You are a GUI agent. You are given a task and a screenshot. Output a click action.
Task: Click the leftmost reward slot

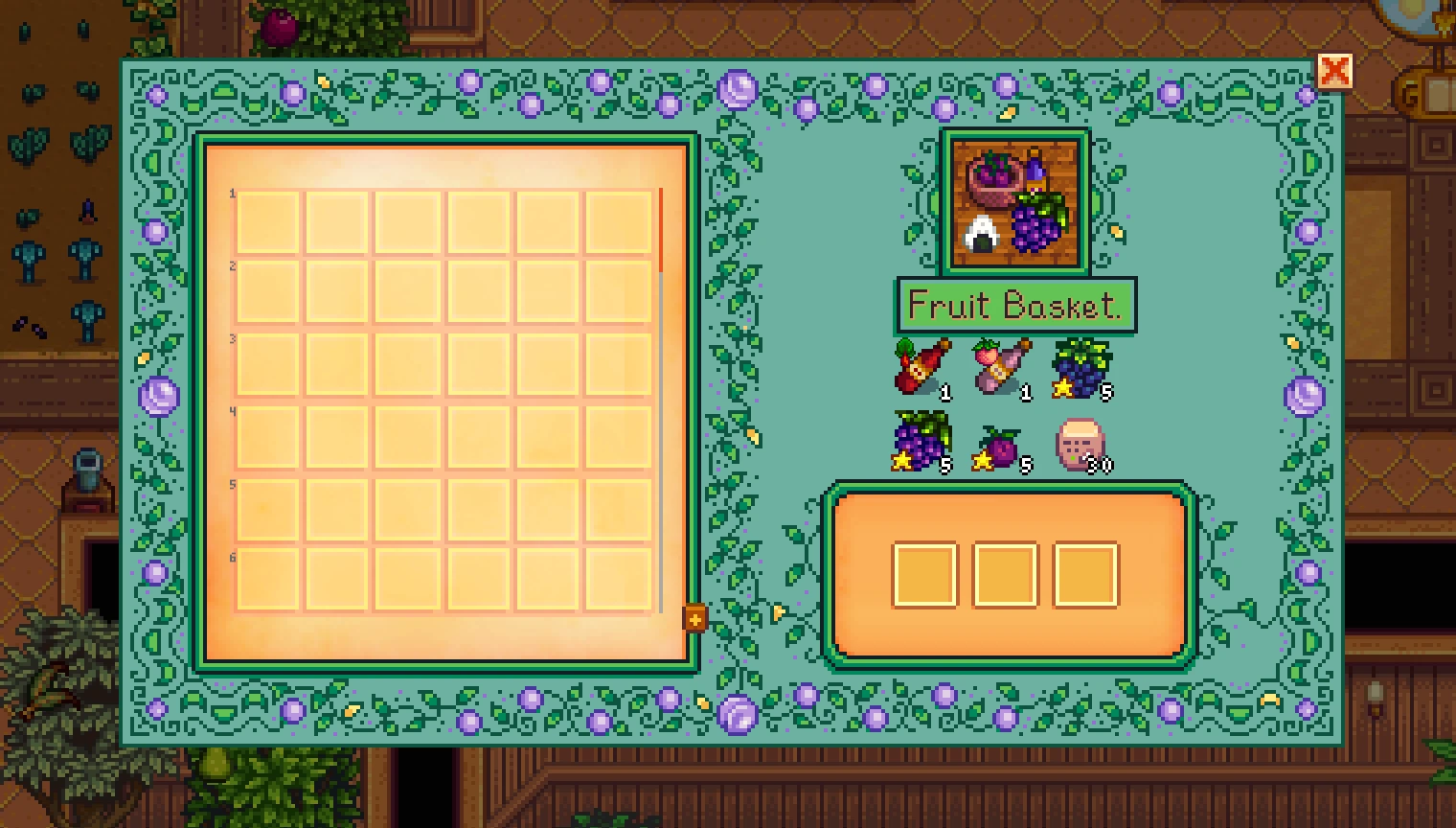click(922, 575)
